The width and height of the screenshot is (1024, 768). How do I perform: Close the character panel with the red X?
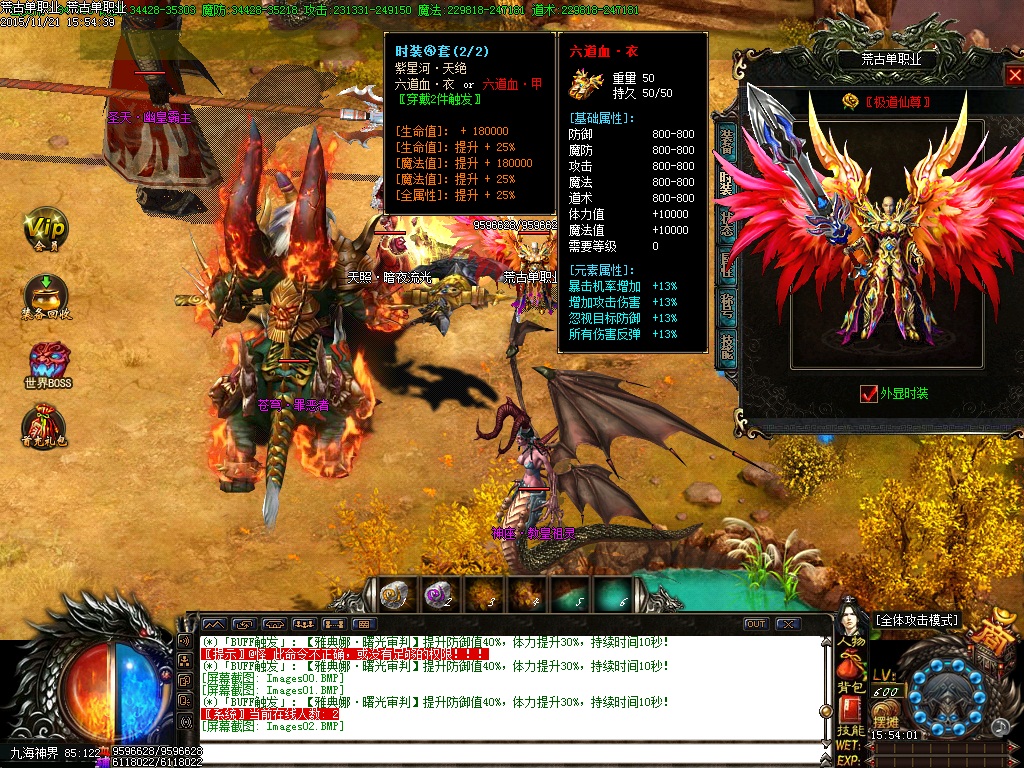(1012, 77)
